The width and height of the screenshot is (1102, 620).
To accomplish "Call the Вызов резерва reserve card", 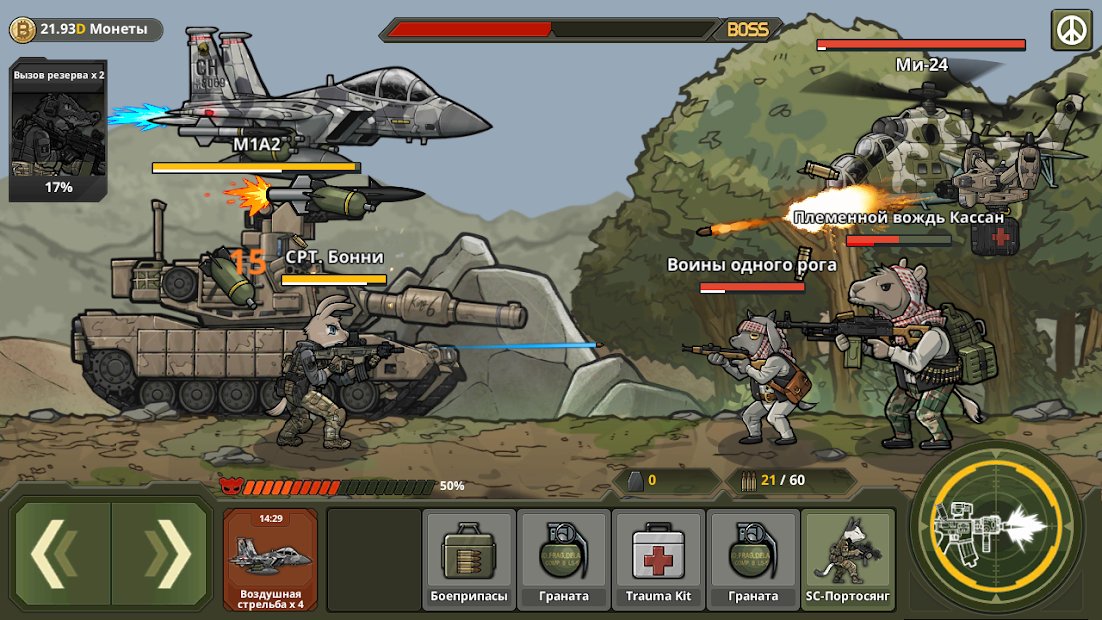I will coord(58,131).
